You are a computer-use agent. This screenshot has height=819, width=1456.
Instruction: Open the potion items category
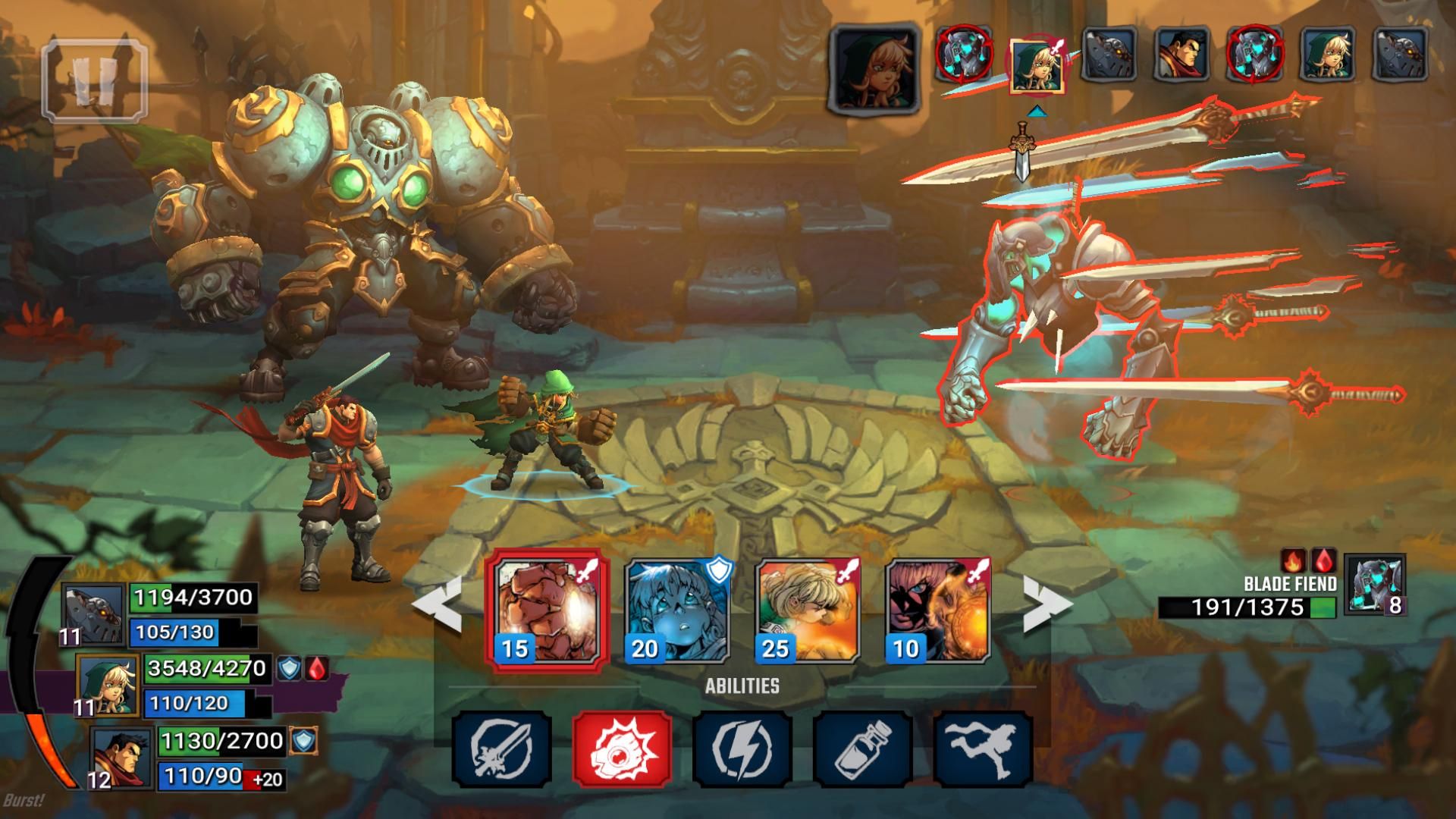863,749
